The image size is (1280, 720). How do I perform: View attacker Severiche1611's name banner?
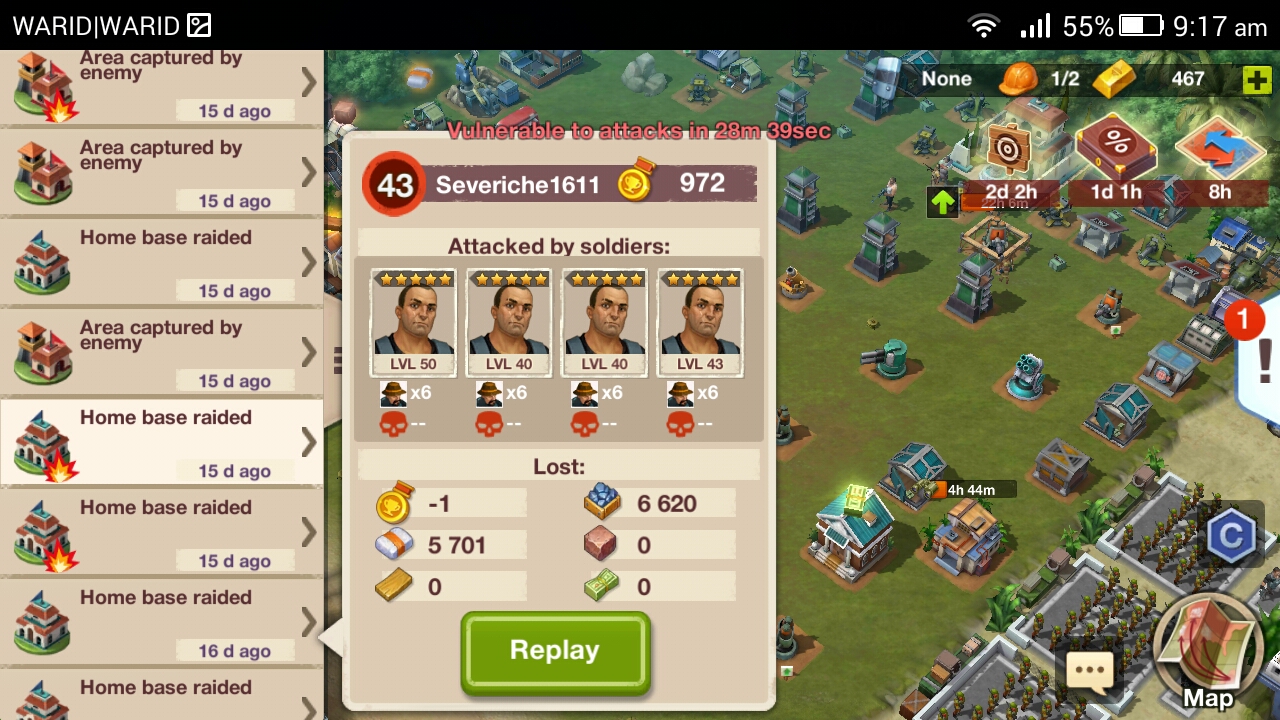click(517, 185)
